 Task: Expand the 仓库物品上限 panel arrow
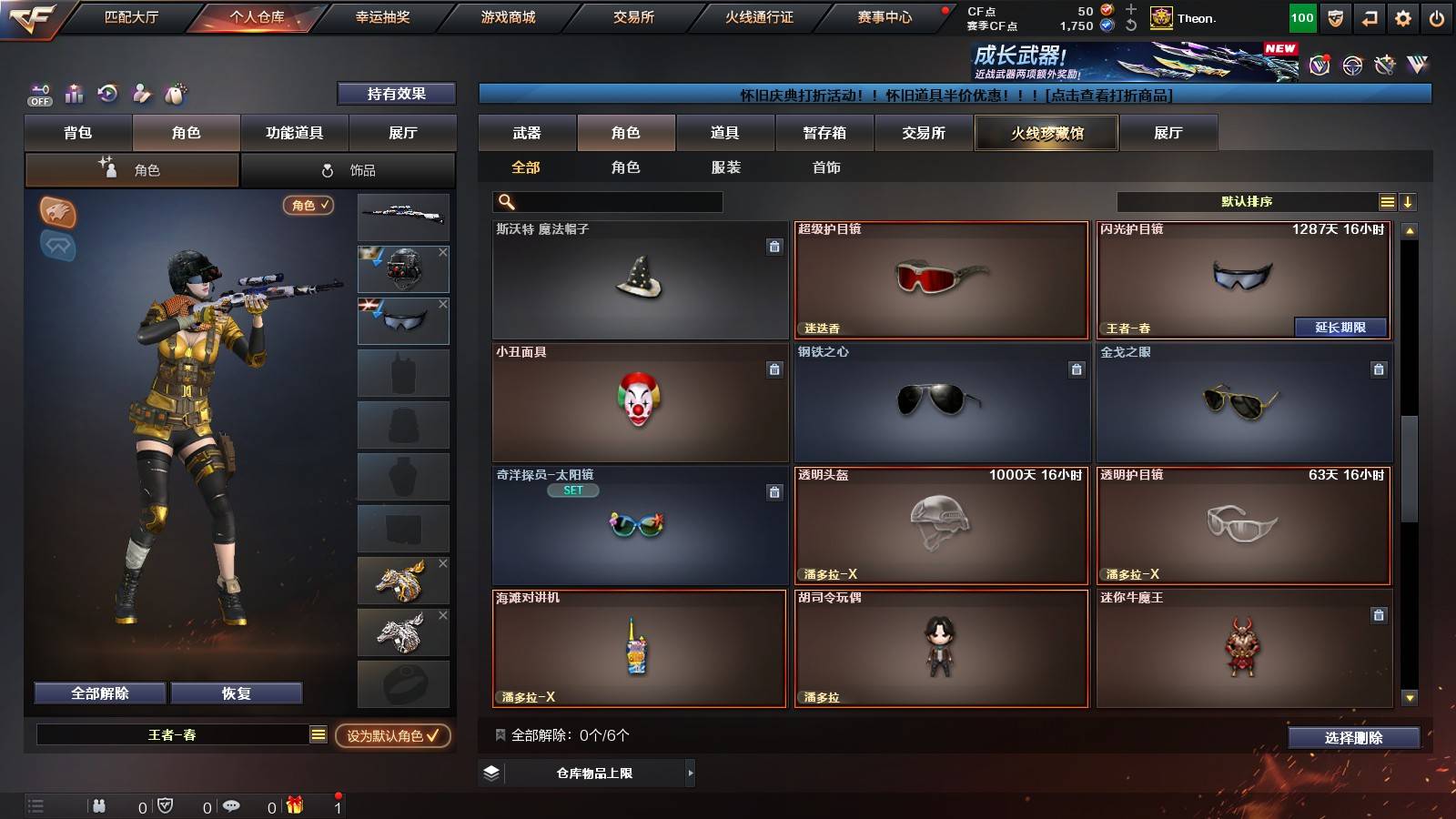coord(689,773)
